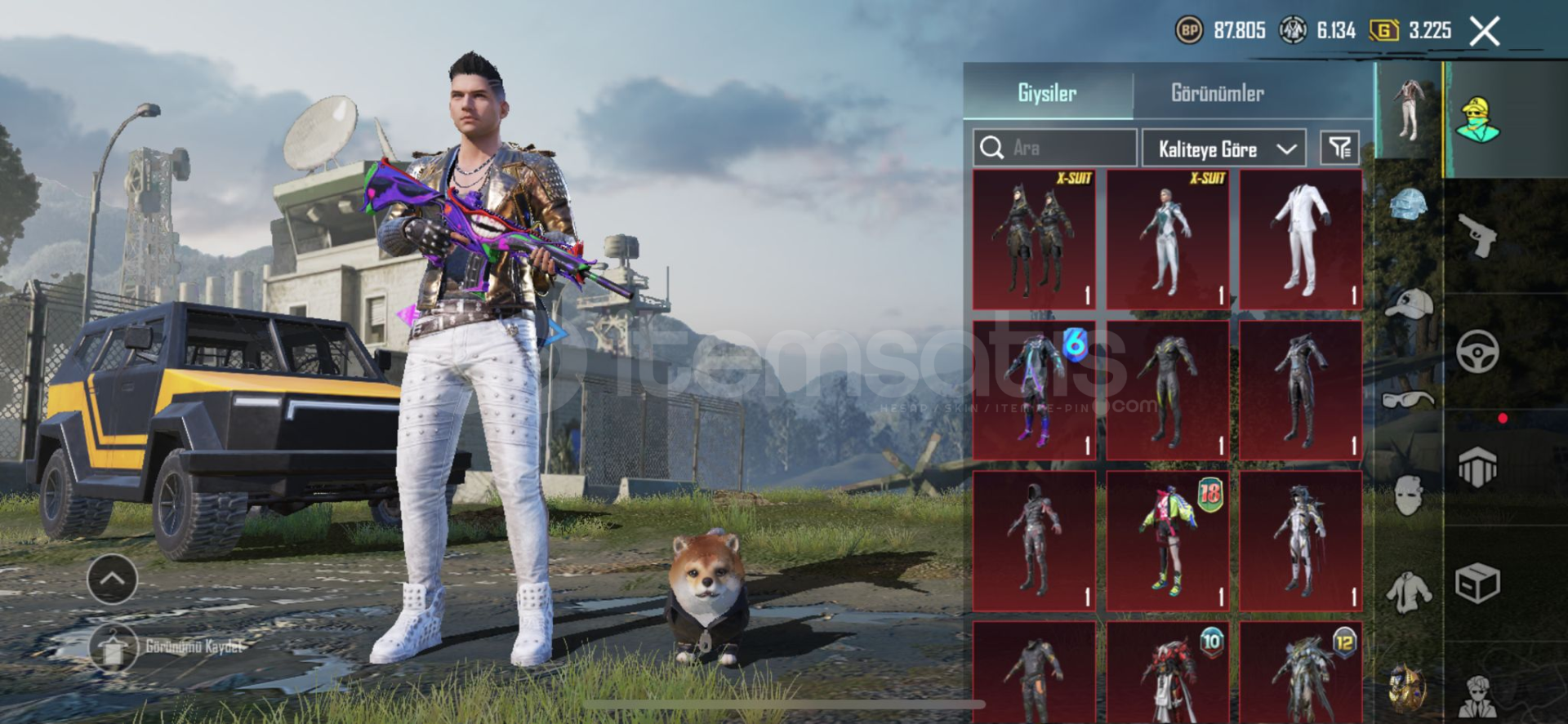Pick the level 18 colorful jacket outfit
The height and width of the screenshot is (724, 1568).
pos(1167,540)
